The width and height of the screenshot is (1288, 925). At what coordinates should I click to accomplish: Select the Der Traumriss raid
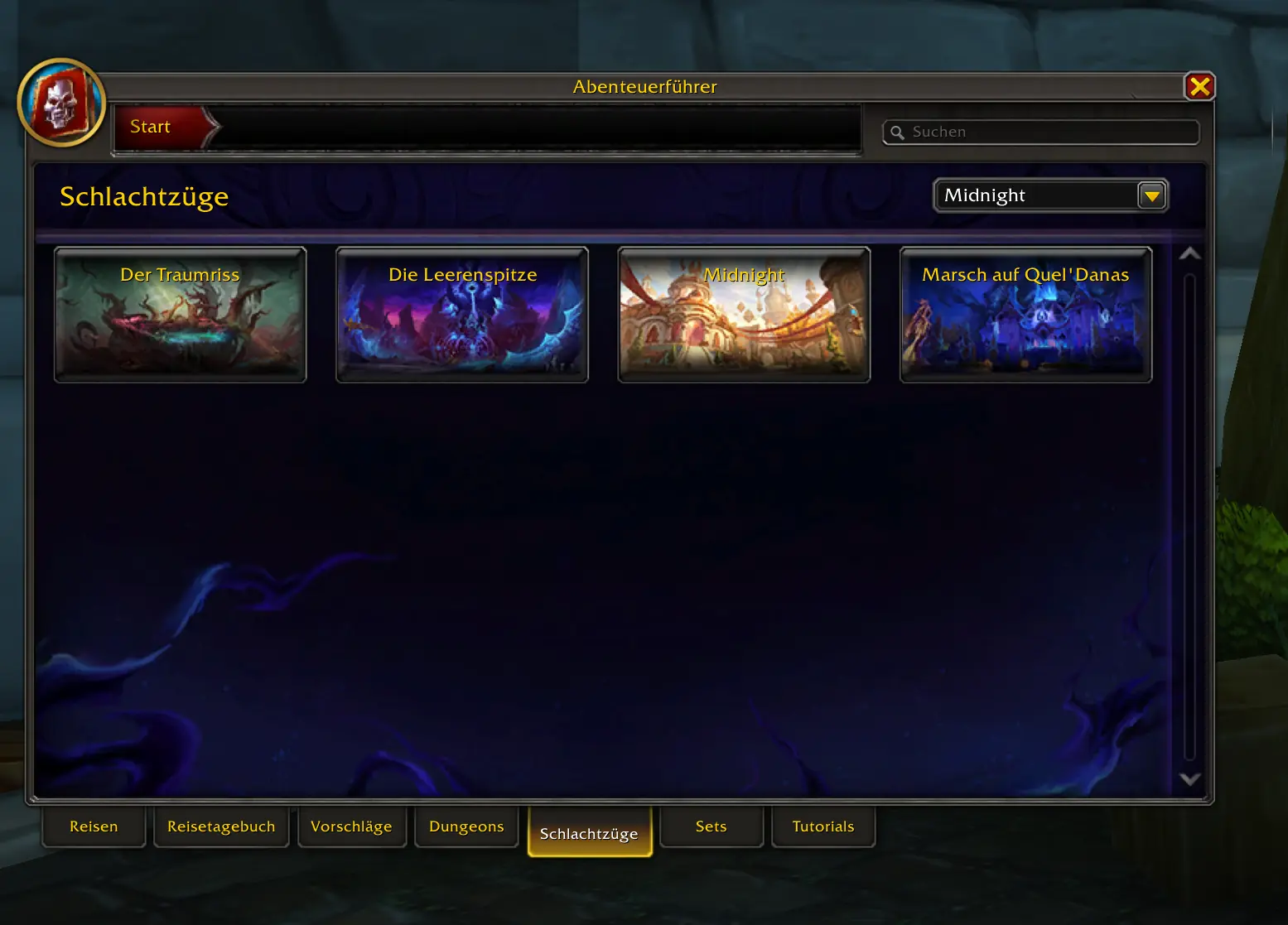click(181, 315)
